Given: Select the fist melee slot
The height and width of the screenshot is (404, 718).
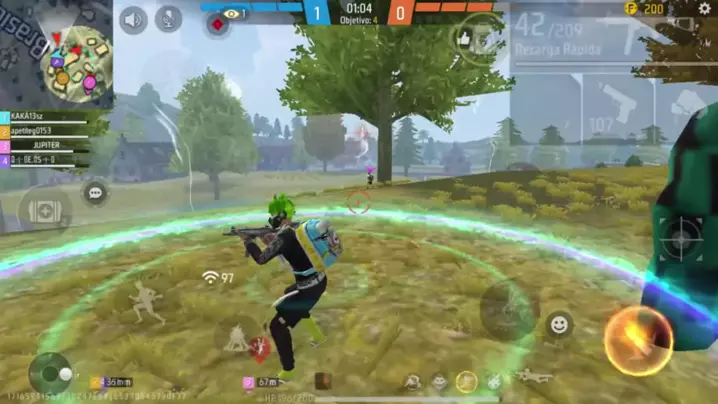Looking at the screenshot, I should 686,104.
